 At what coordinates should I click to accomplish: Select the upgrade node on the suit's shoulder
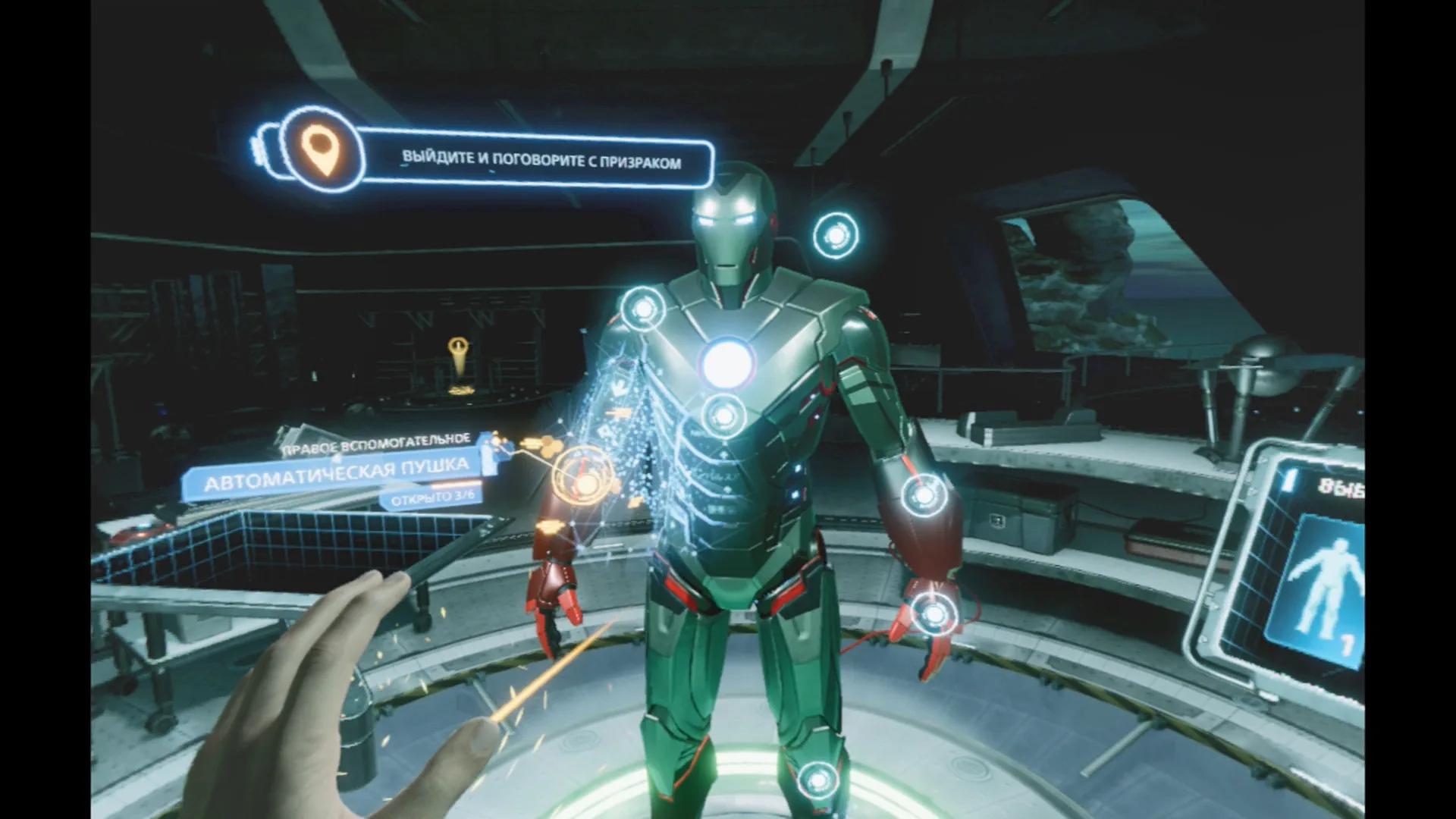[x=643, y=309]
